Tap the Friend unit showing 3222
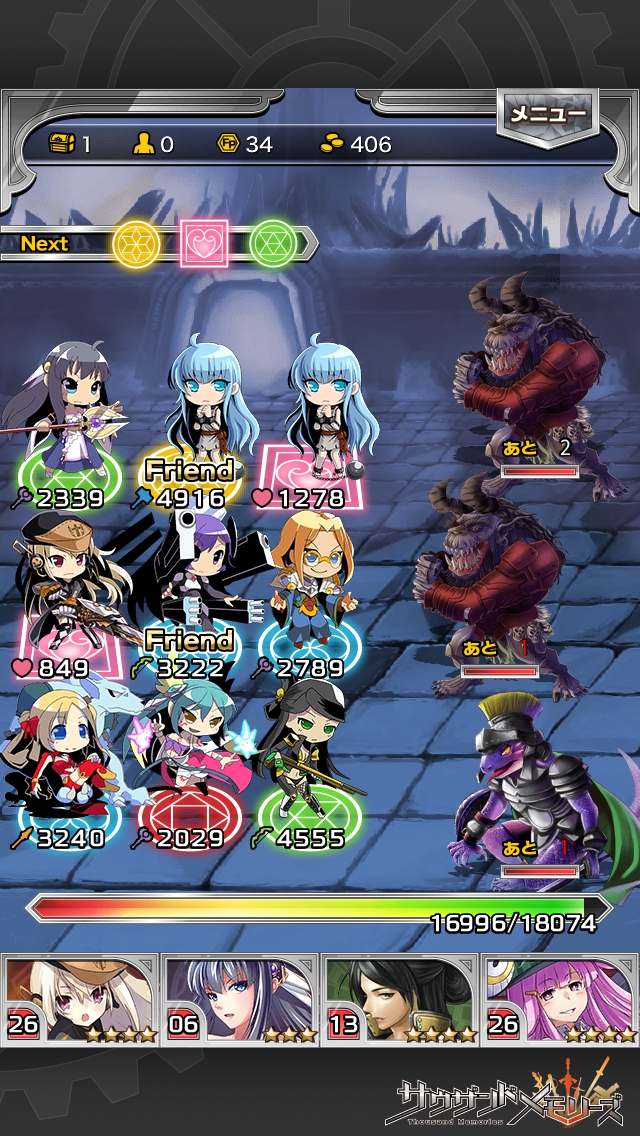This screenshot has width=640, height=1136. pyautogui.click(x=190, y=585)
